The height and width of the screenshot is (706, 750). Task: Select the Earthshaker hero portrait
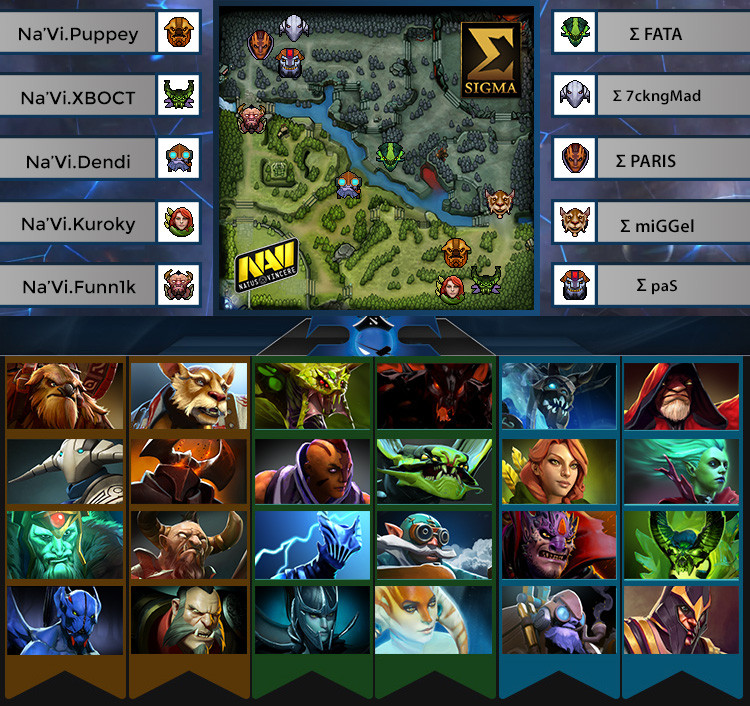[x=67, y=396]
